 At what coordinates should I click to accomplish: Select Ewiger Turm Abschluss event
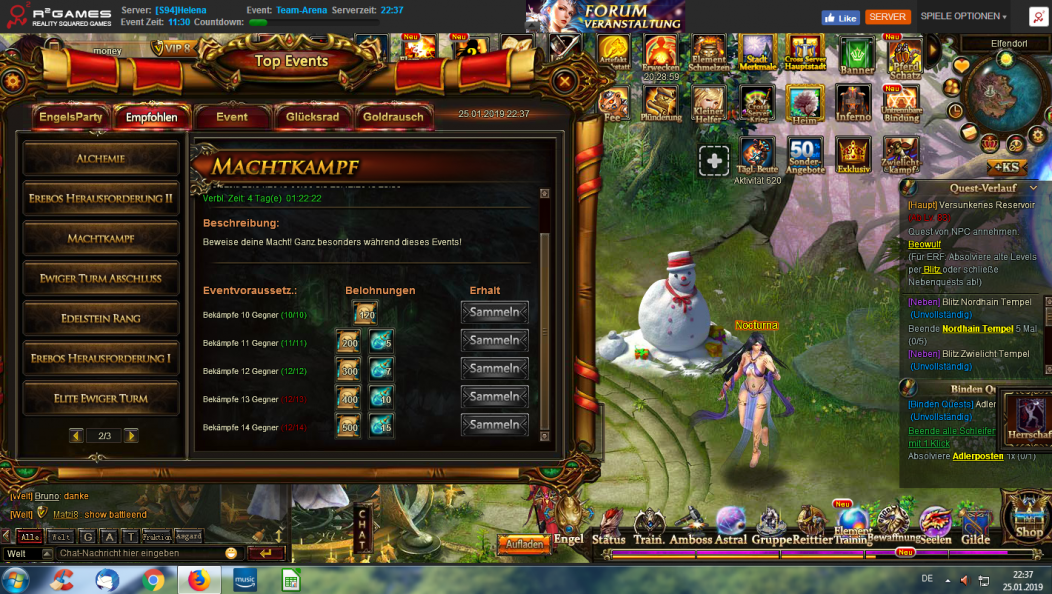(x=101, y=279)
